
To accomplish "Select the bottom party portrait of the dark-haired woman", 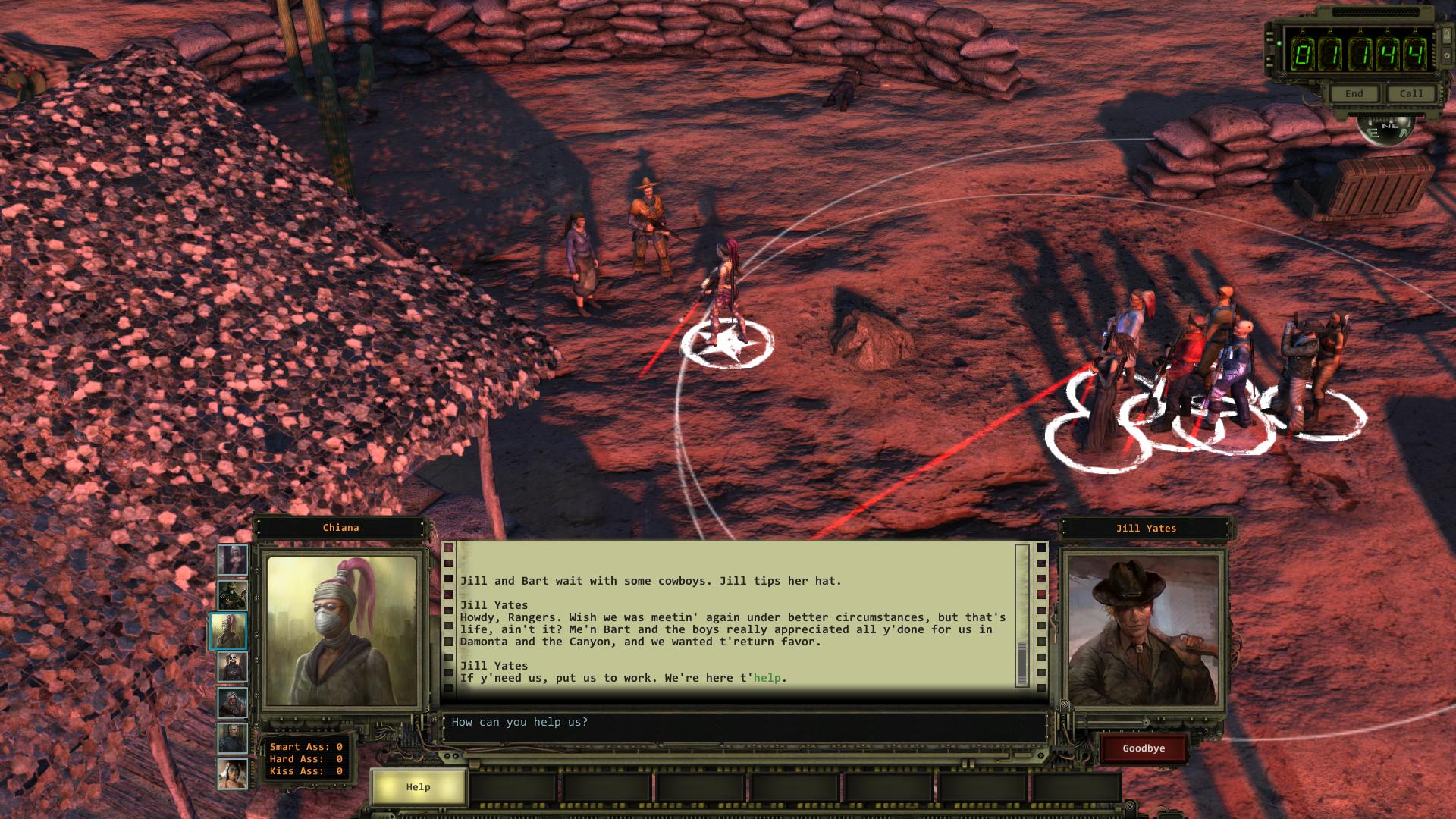I will tap(232, 774).
